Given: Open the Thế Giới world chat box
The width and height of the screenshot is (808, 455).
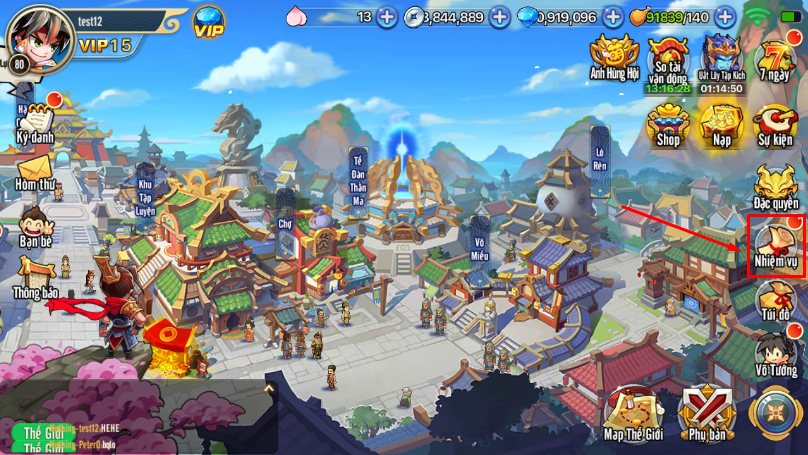Looking at the screenshot, I should [120, 435].
